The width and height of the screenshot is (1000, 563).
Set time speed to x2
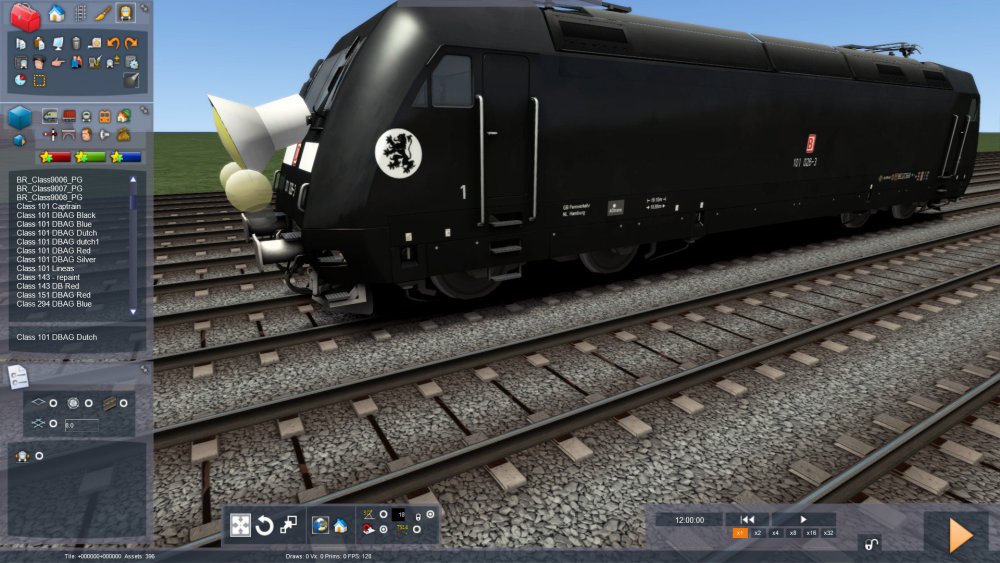(757, 533)
